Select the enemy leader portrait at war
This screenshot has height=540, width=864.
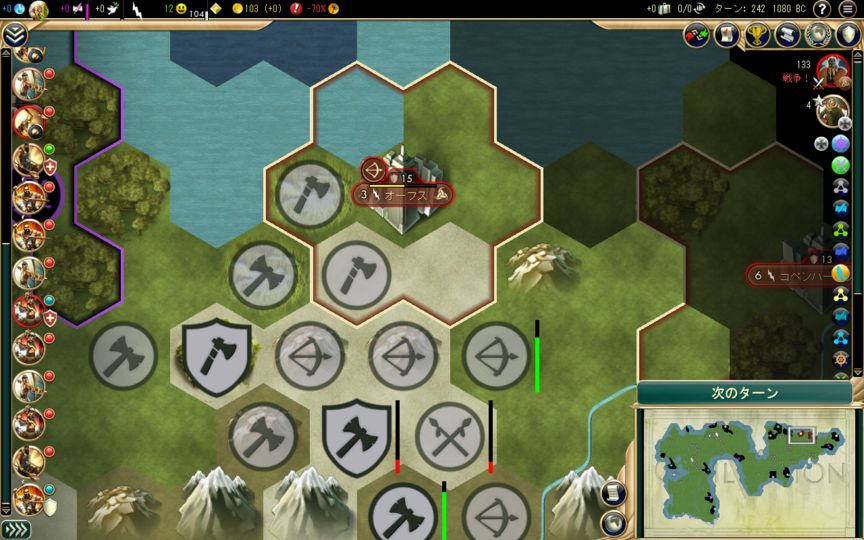832,70
